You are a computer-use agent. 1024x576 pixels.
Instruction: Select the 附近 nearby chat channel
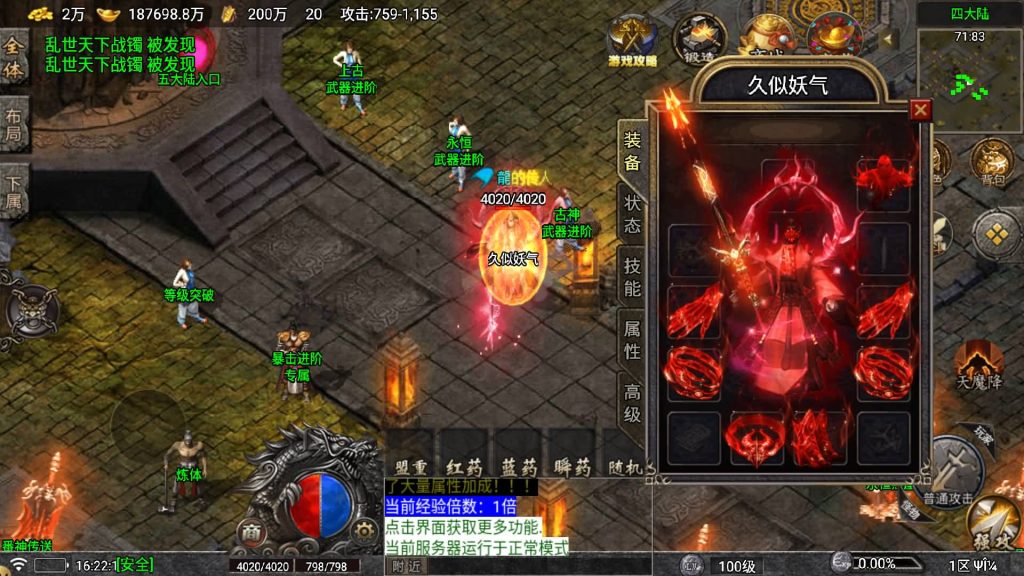pos(405,565)
